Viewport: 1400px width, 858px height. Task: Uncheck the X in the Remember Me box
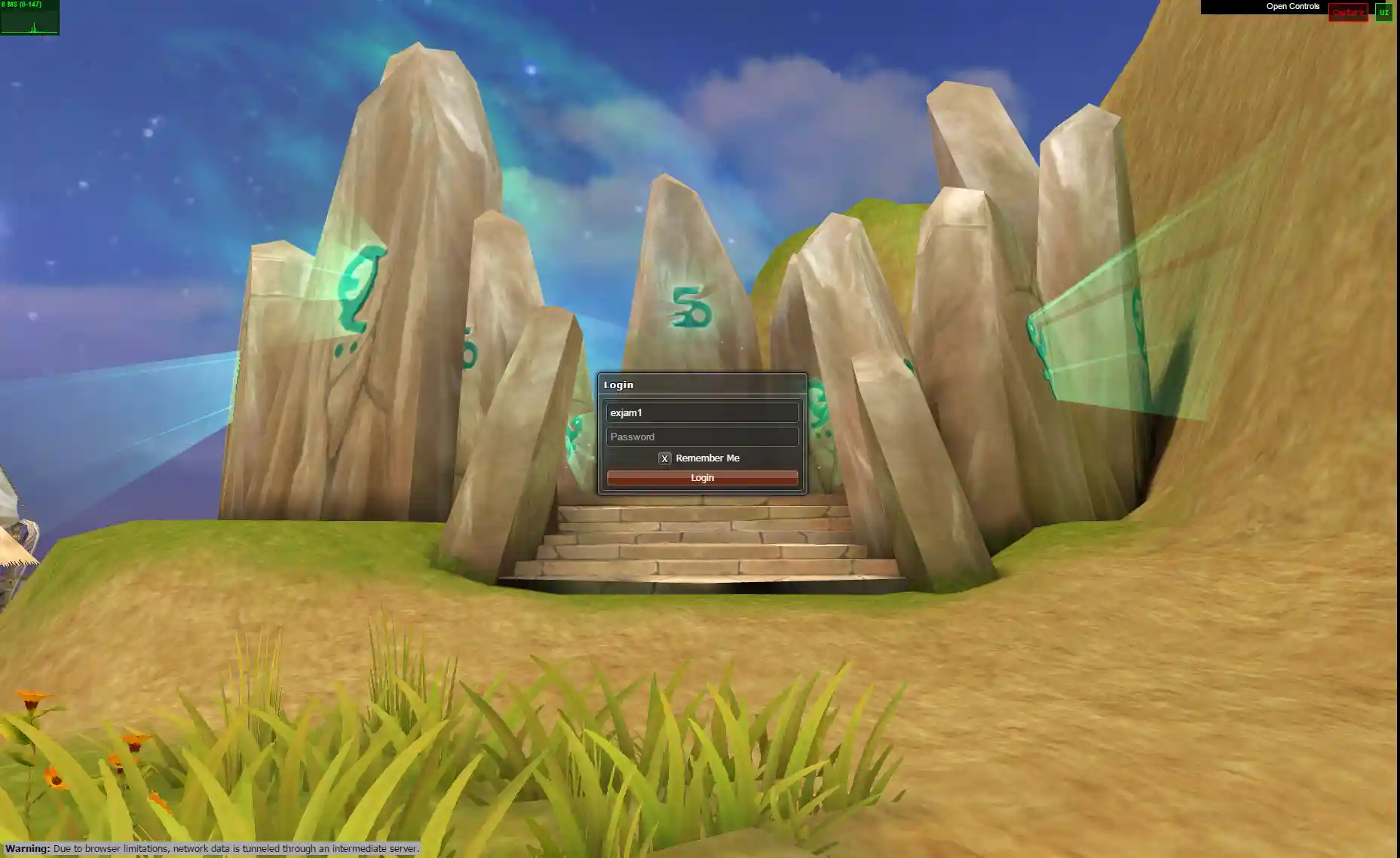click(x=664, y=458)
